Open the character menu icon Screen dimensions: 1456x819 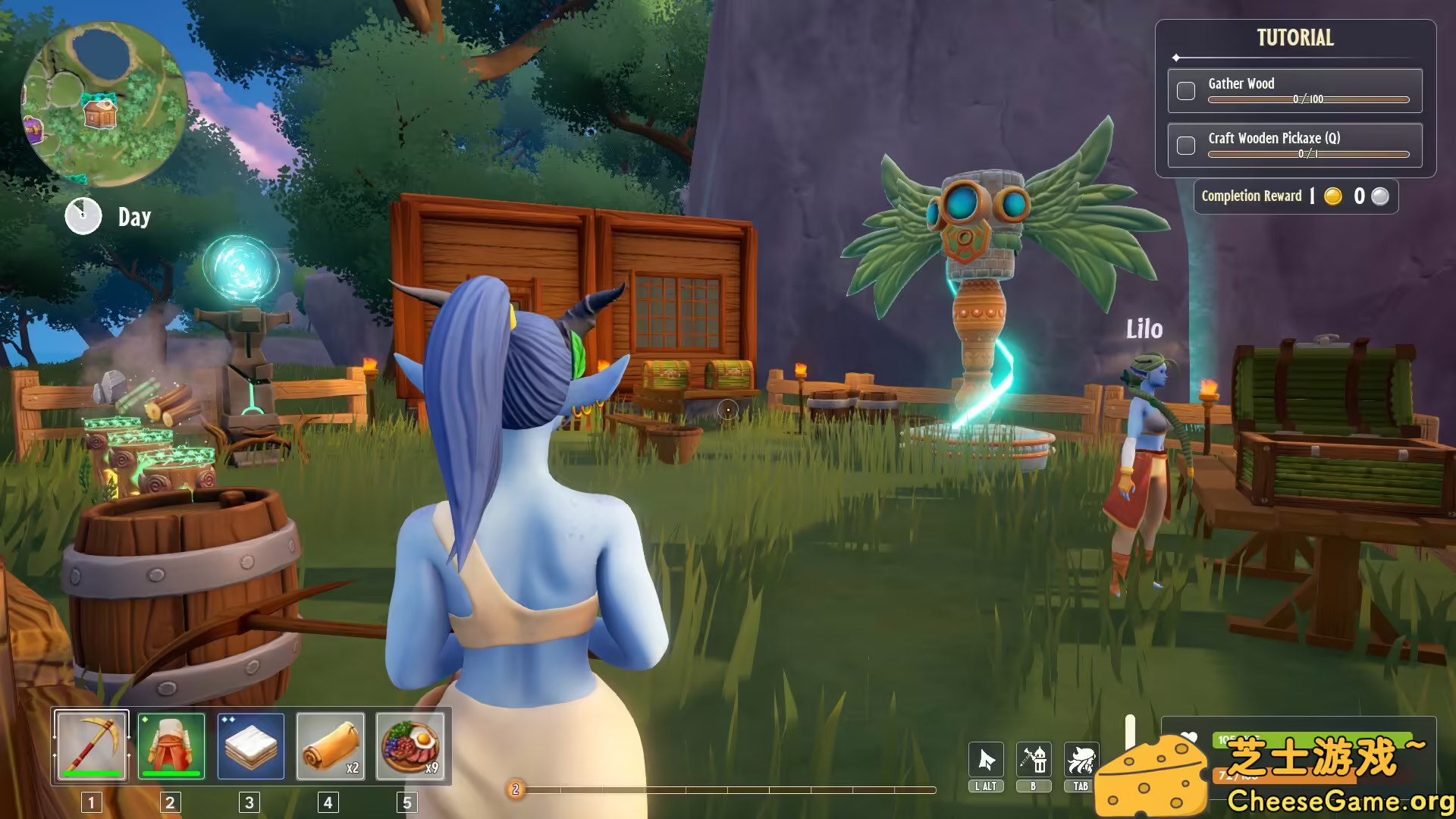tap(1081, 760)
